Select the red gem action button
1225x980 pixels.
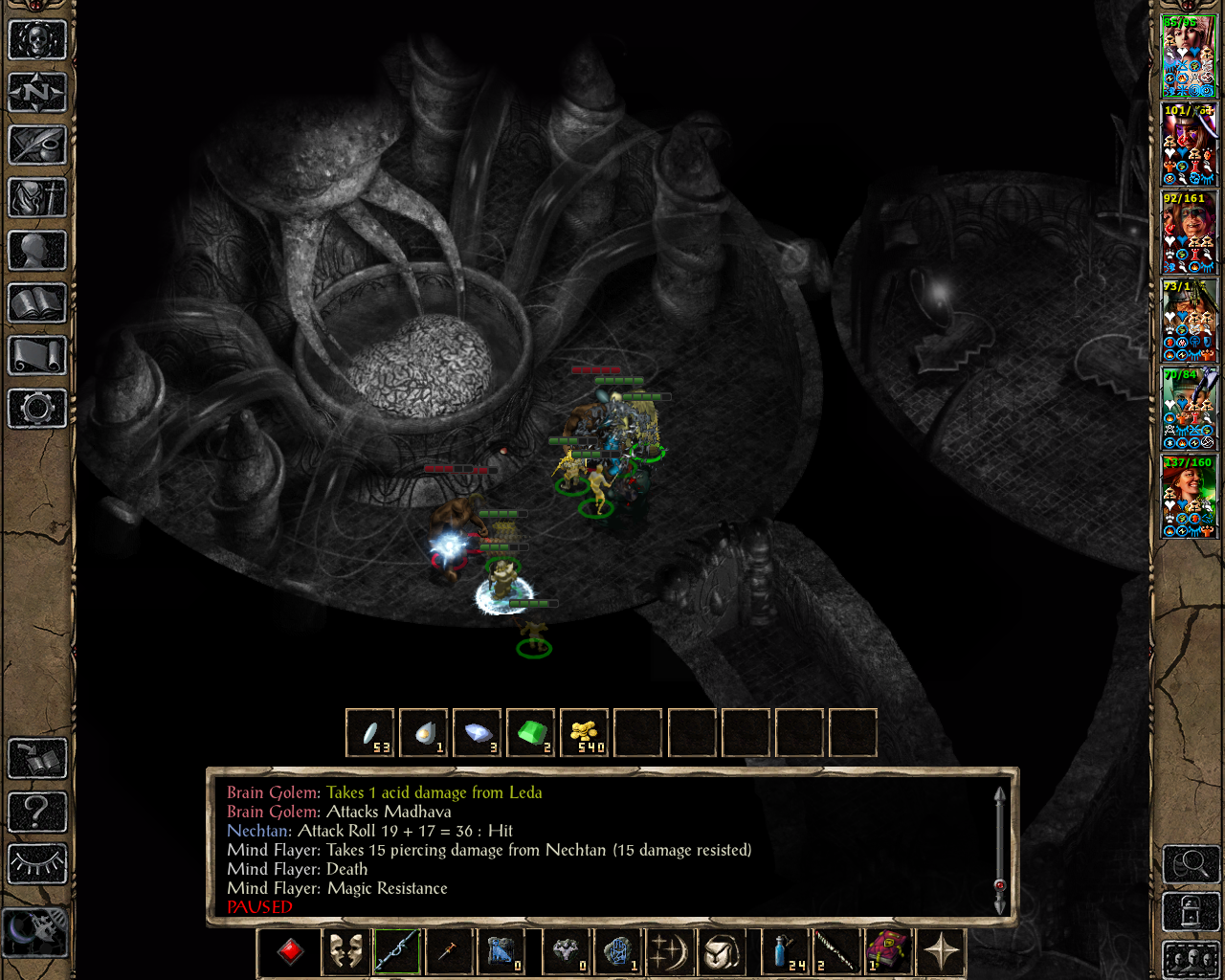tap(290, 951)
